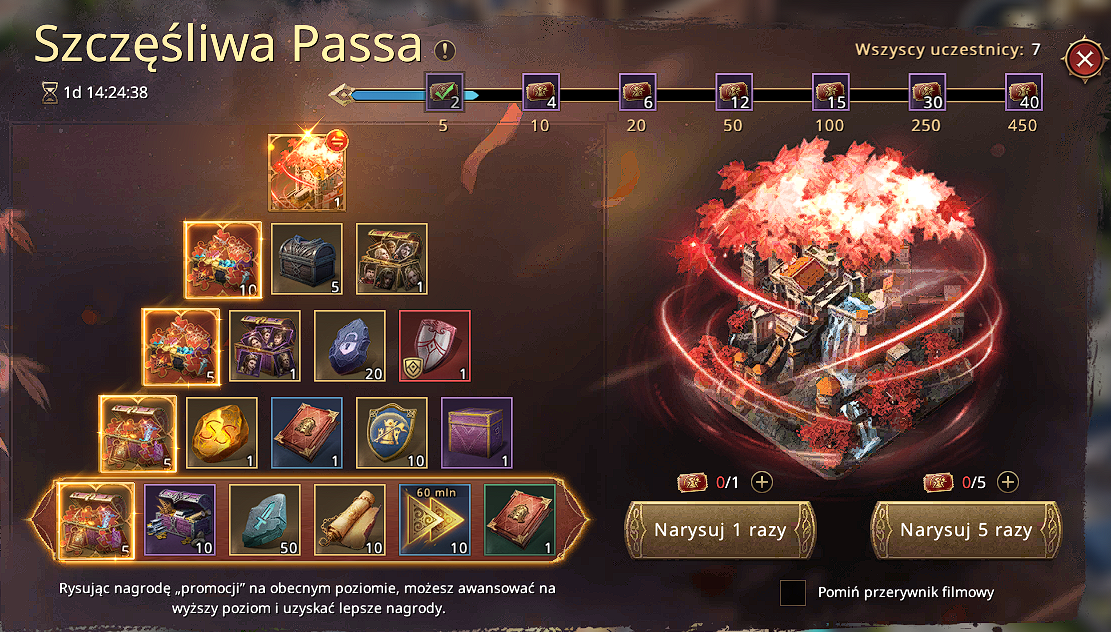Screen dimensions: 1111x632
Task: Click the Narysuj 1 razy button
Action: pos(720,529)
